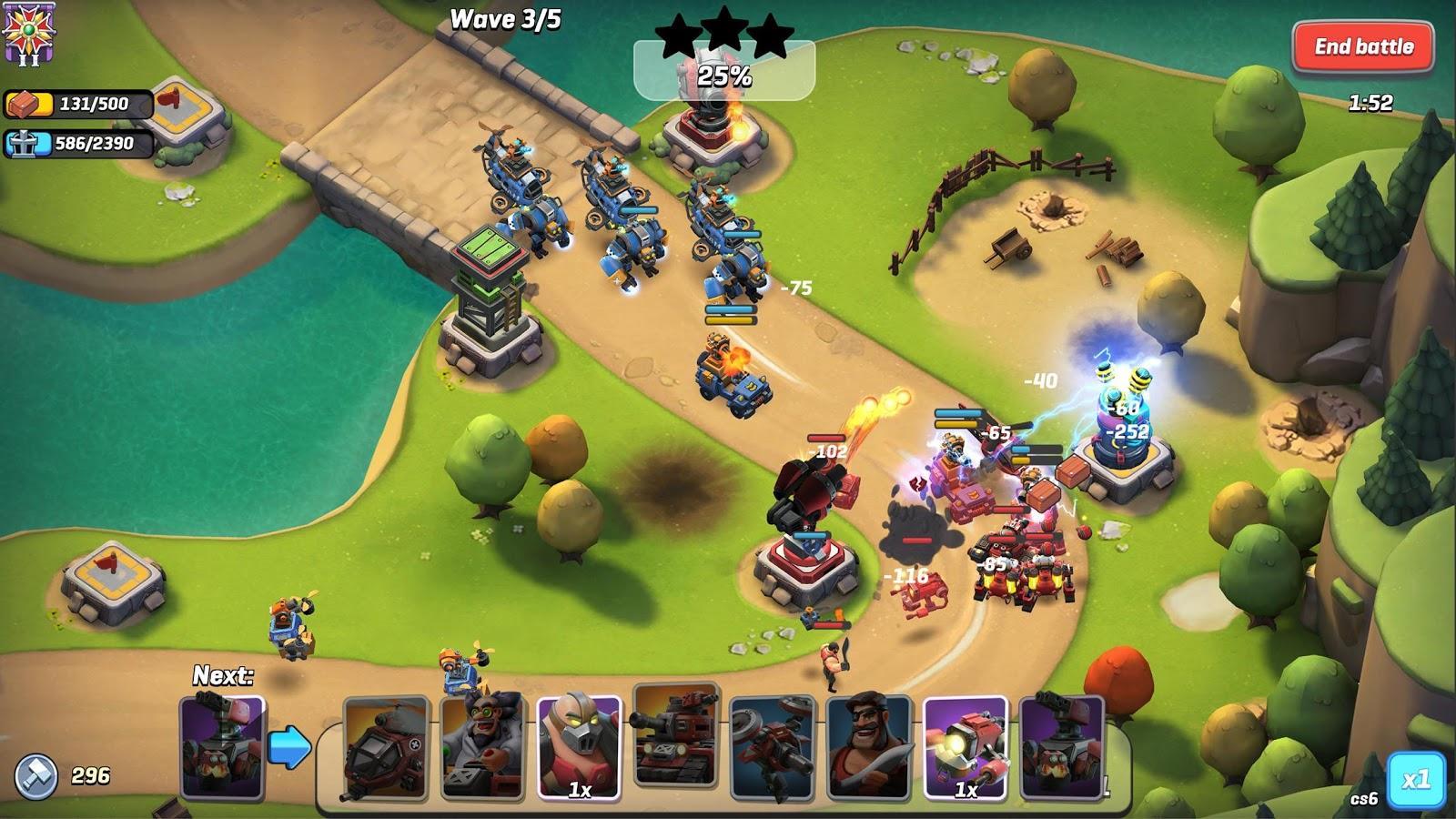This screenshot has width=1456, height=819.
Task: End the battle with the red button
Action: [1362, 46]
